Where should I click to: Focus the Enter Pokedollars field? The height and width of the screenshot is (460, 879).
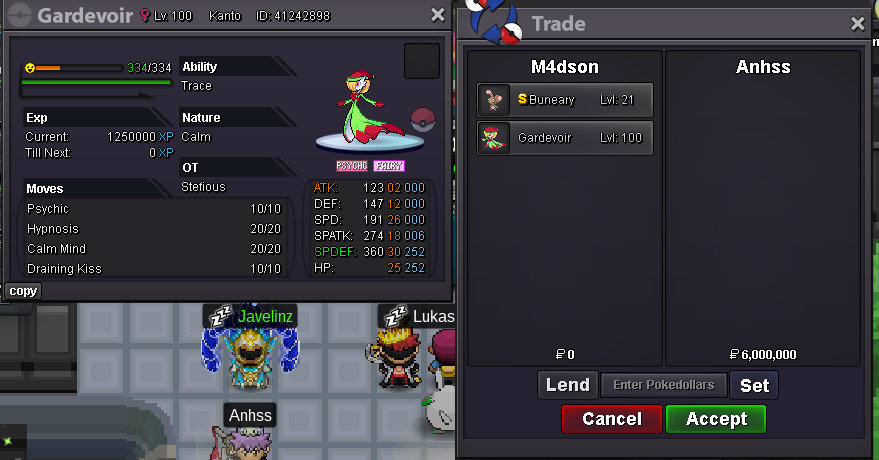click(663, 385)
